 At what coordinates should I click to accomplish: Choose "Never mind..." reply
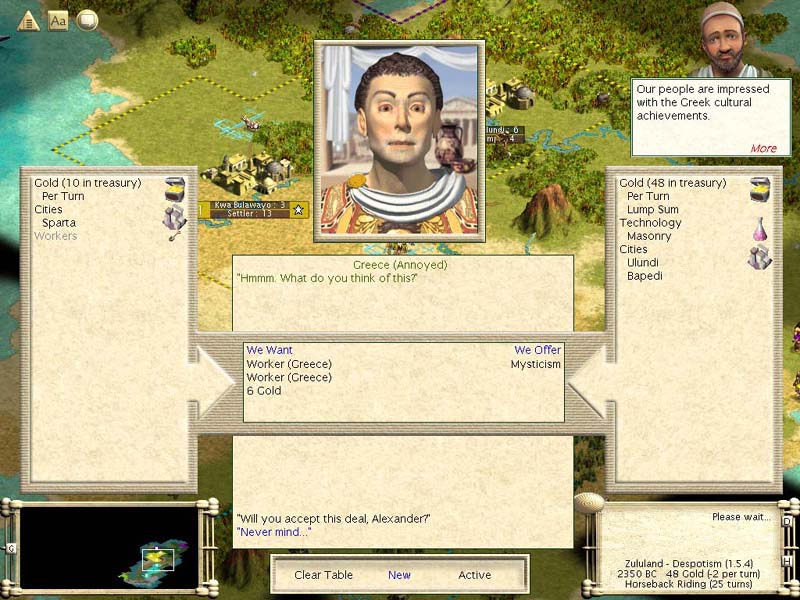[274, 532]
